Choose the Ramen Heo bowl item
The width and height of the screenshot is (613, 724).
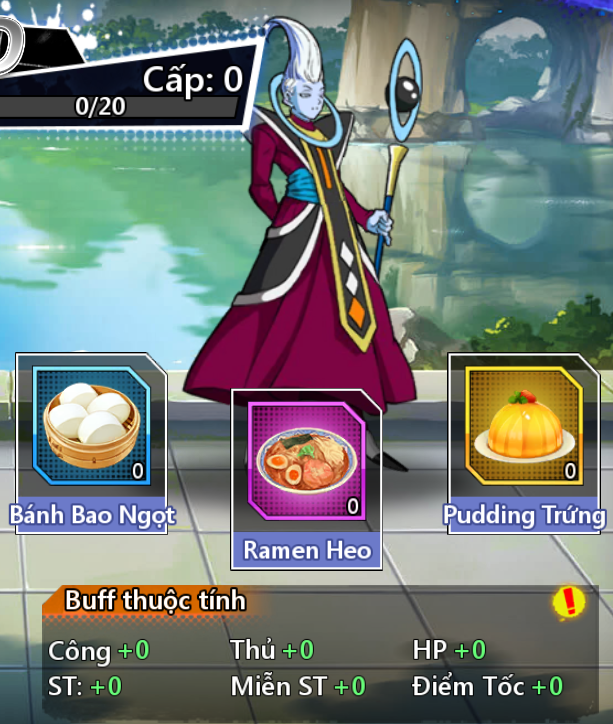coord(307,462)
